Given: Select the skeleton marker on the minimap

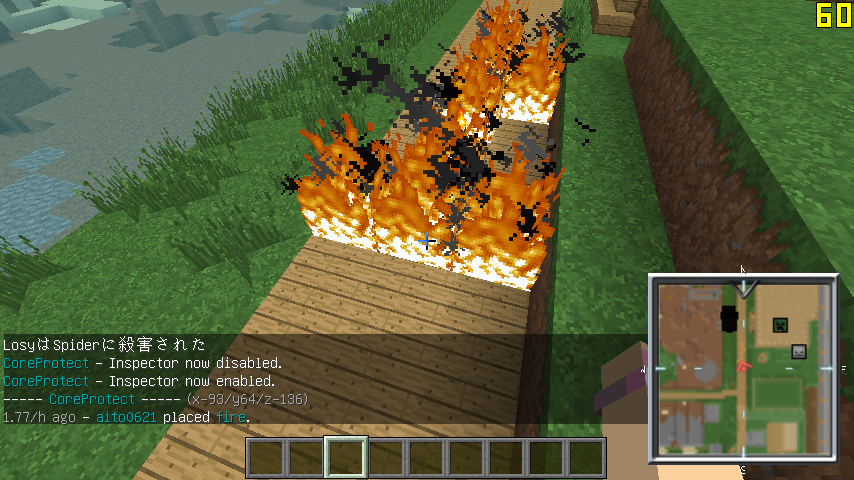Looking at the screenshot, I should 799,351.
